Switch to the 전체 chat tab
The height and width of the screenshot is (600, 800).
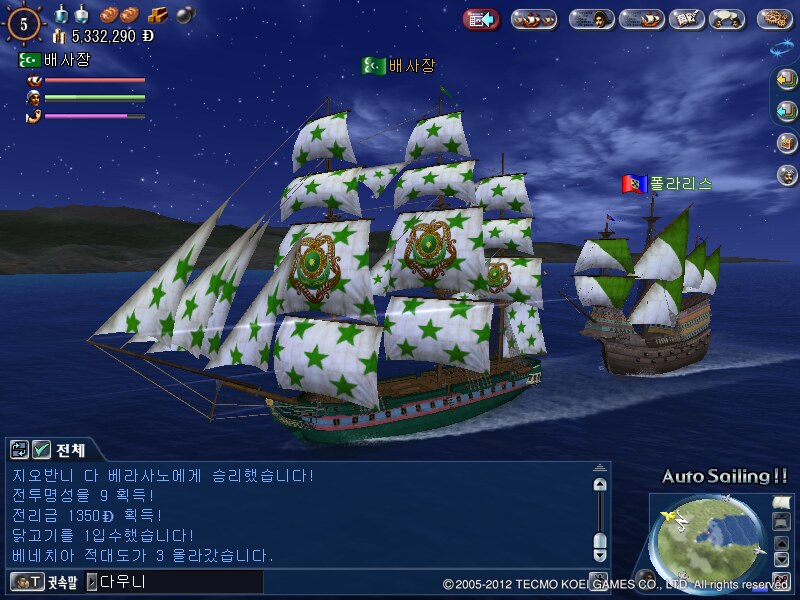73,449
